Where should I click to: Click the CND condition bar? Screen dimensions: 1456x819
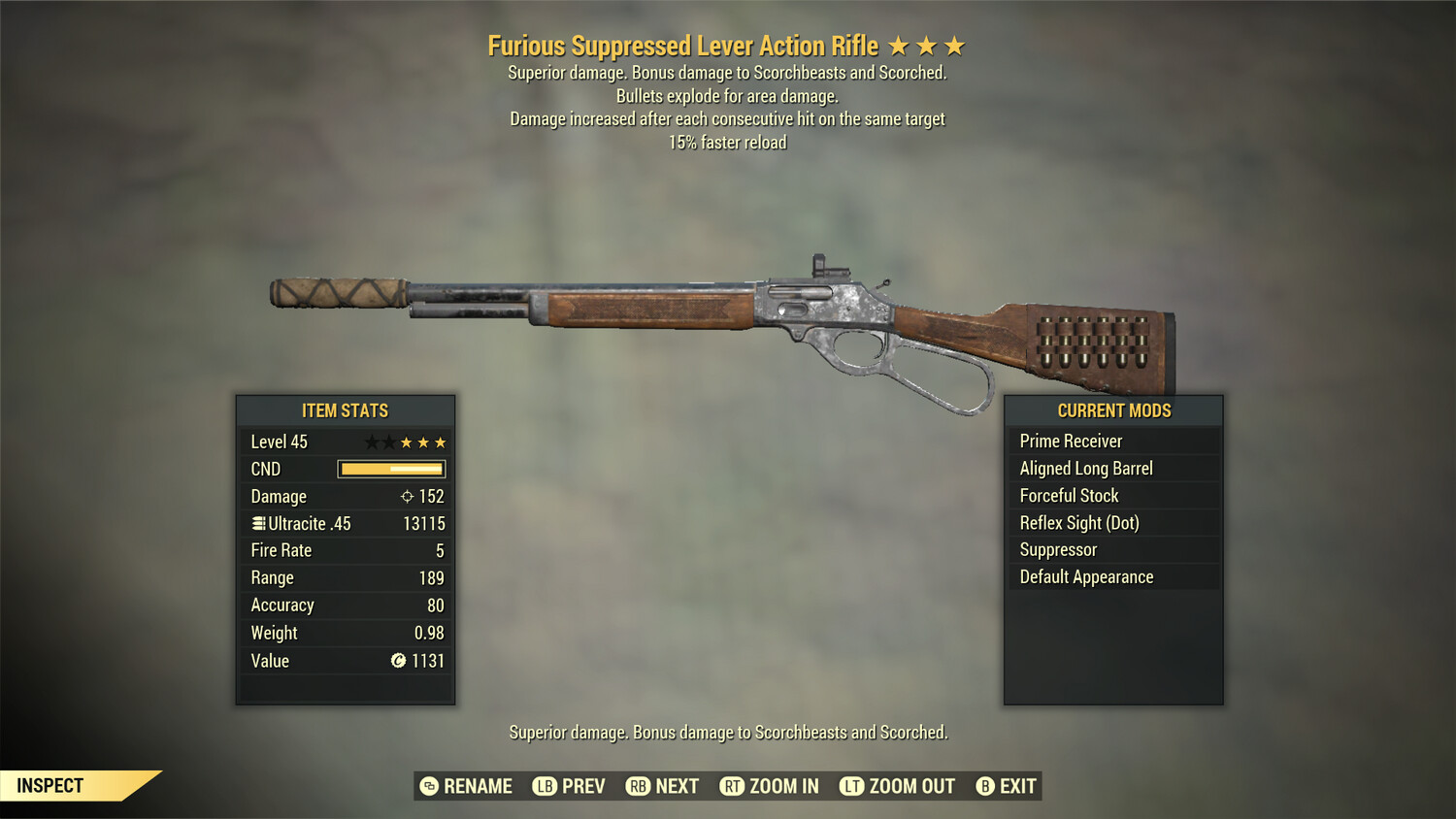pyautogui.click(x=391, y=469)
